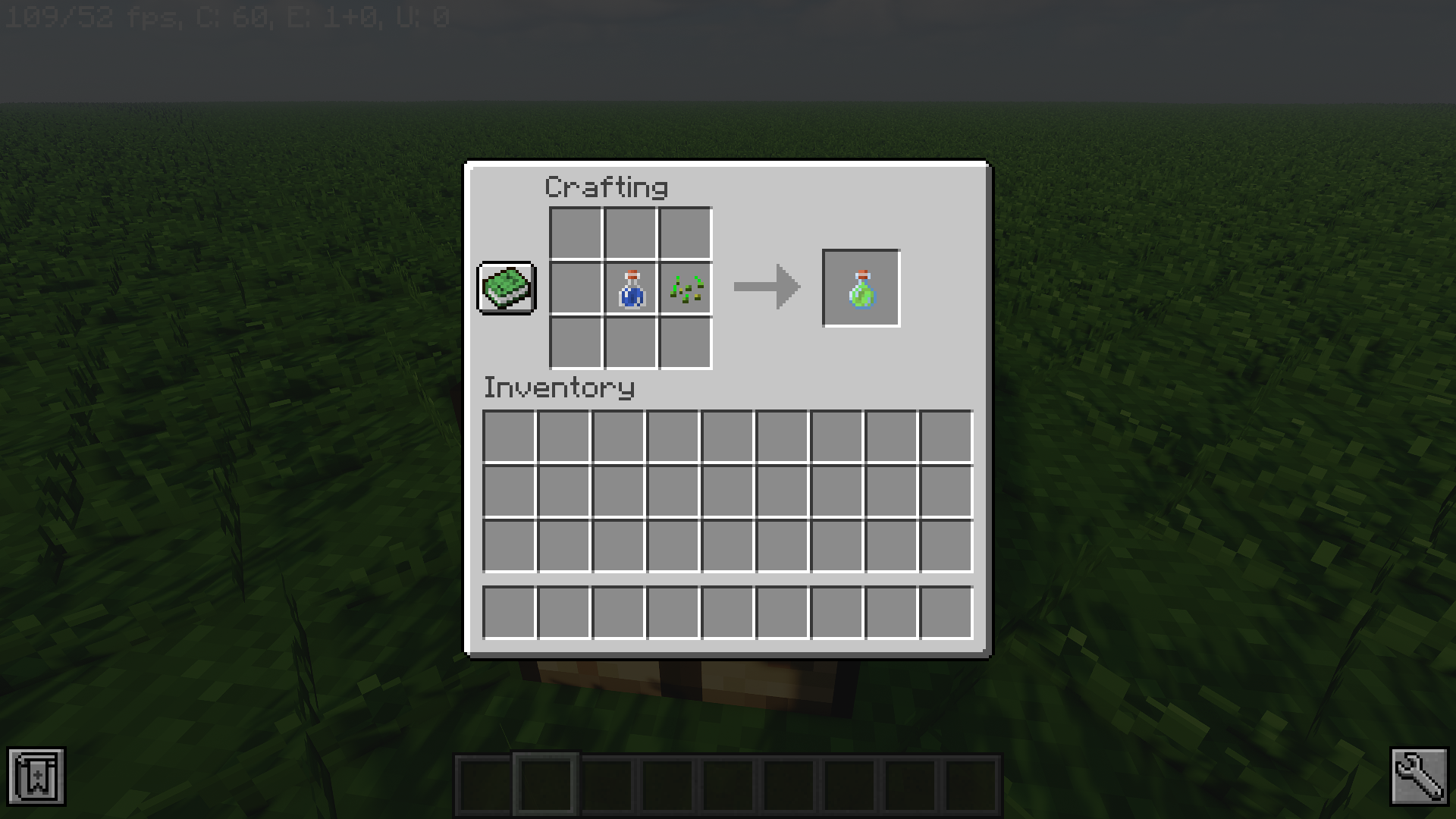Click the center slot of the inventory grid
Image resolution: width=1456 pixels, height=819 pixels.
[x=726, y=491]
